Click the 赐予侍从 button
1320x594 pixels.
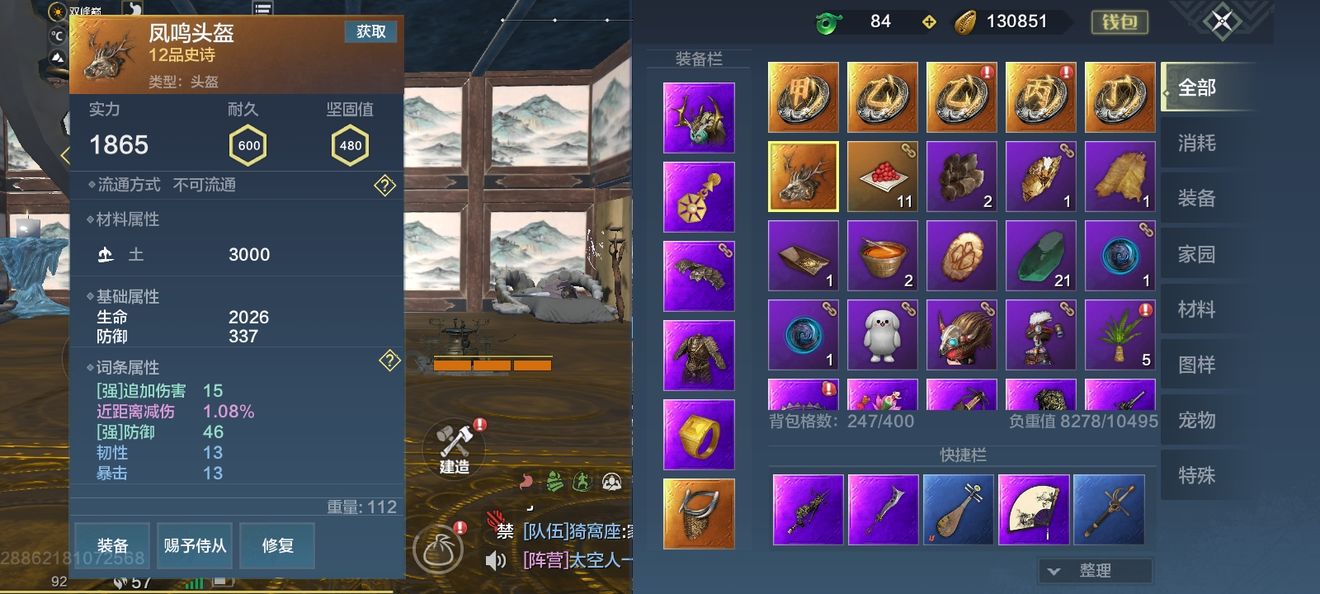point(194,546)
